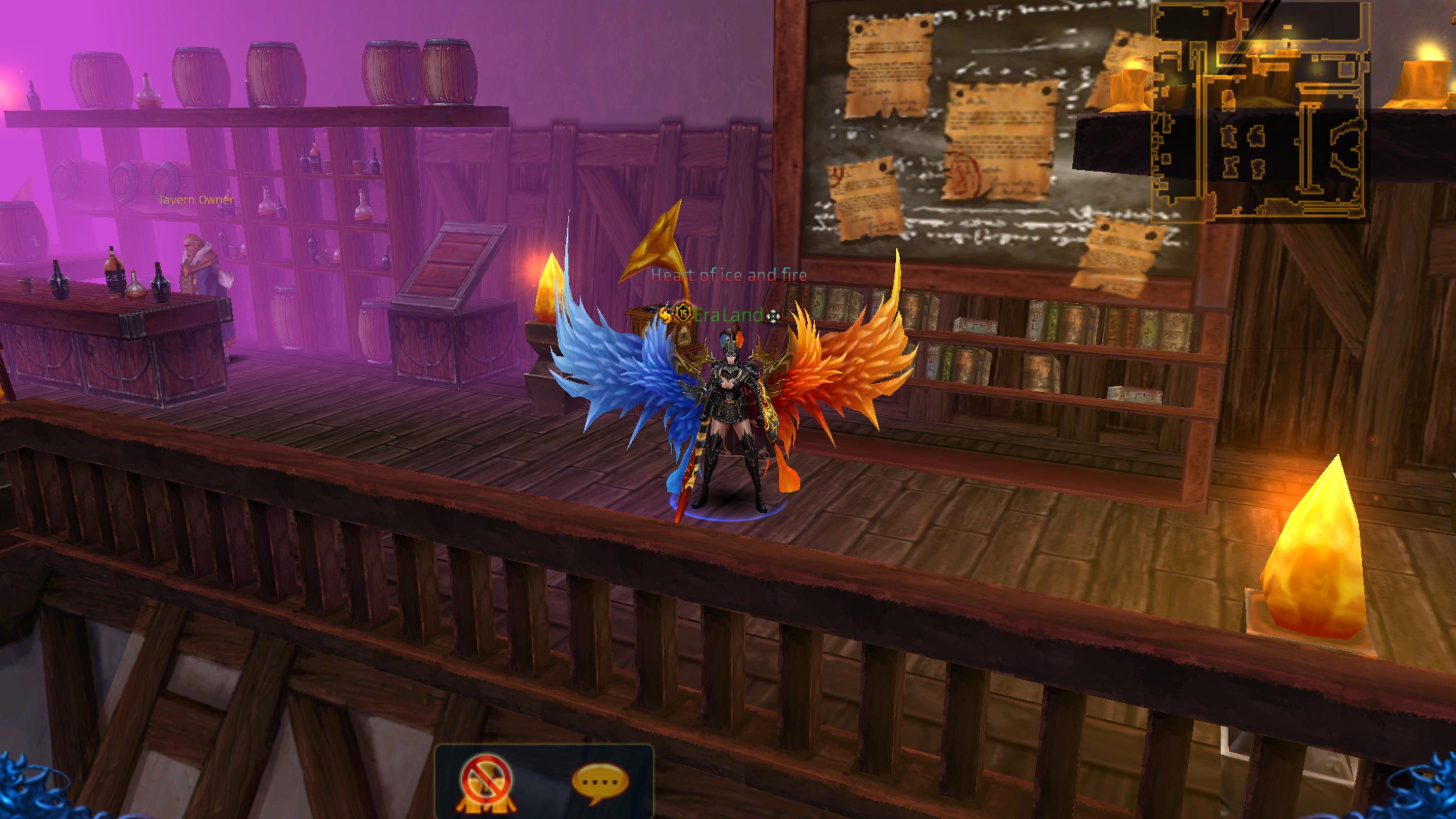This screenshot has width=1456, height=819.
Task: Click the Tavern Owner name label
Action: tap(196, 200)
